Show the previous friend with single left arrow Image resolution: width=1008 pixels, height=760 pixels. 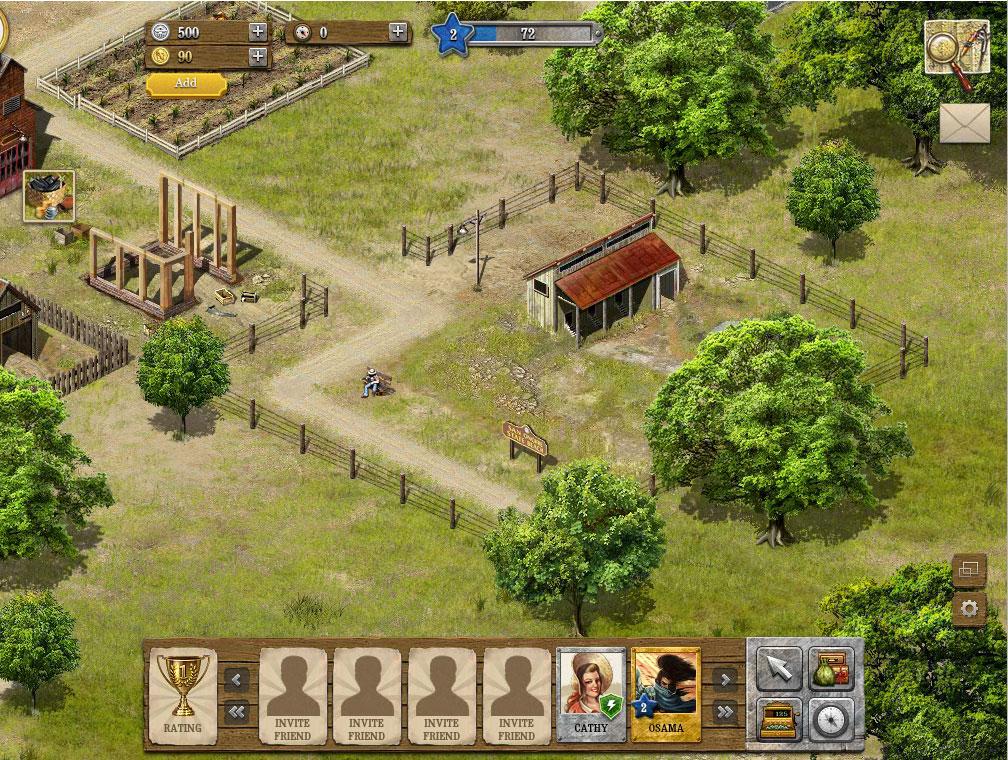click(x=237, y=679)
